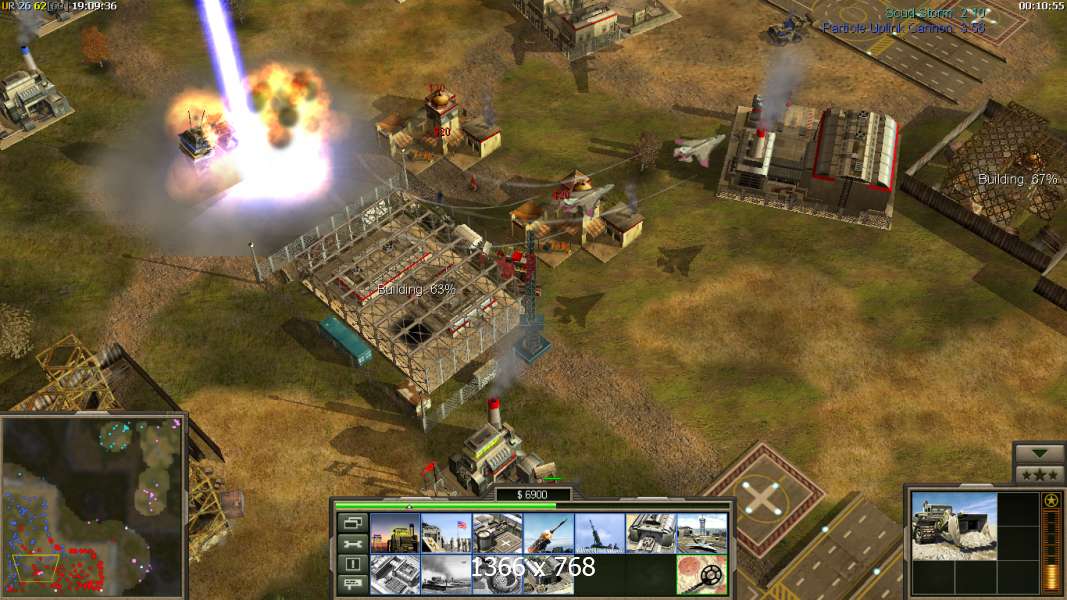Choose the Airfield control tower icon

click(701, 533)
